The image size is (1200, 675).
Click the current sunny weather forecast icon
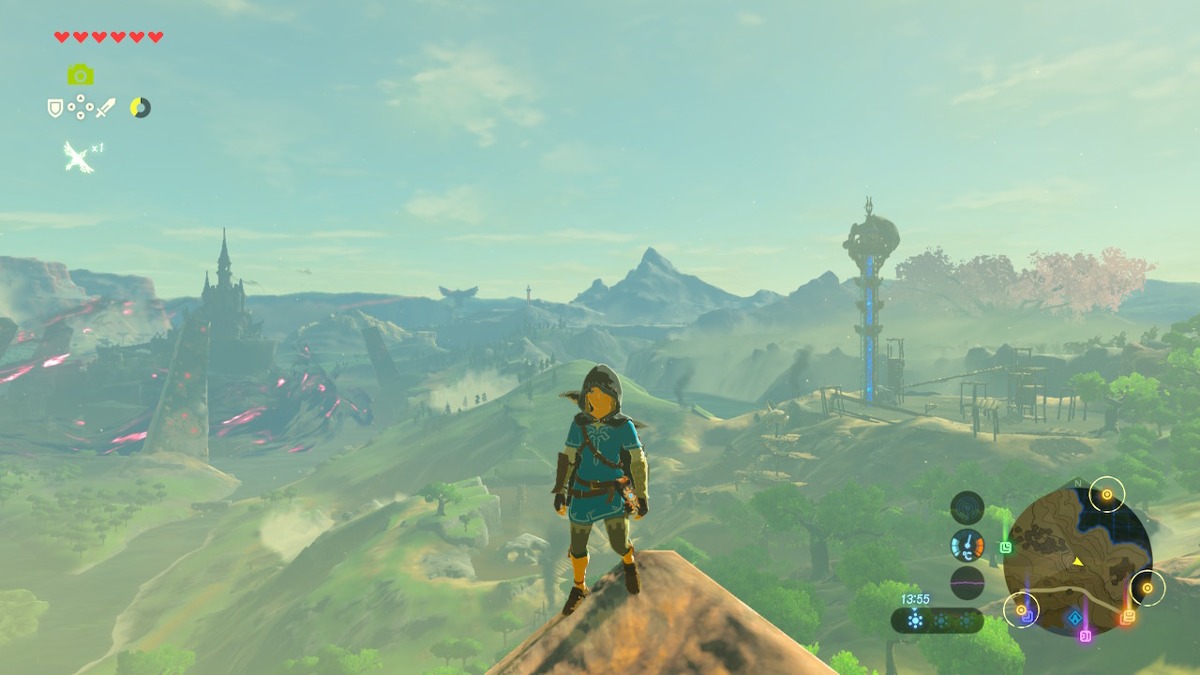[x=914, y=620]
